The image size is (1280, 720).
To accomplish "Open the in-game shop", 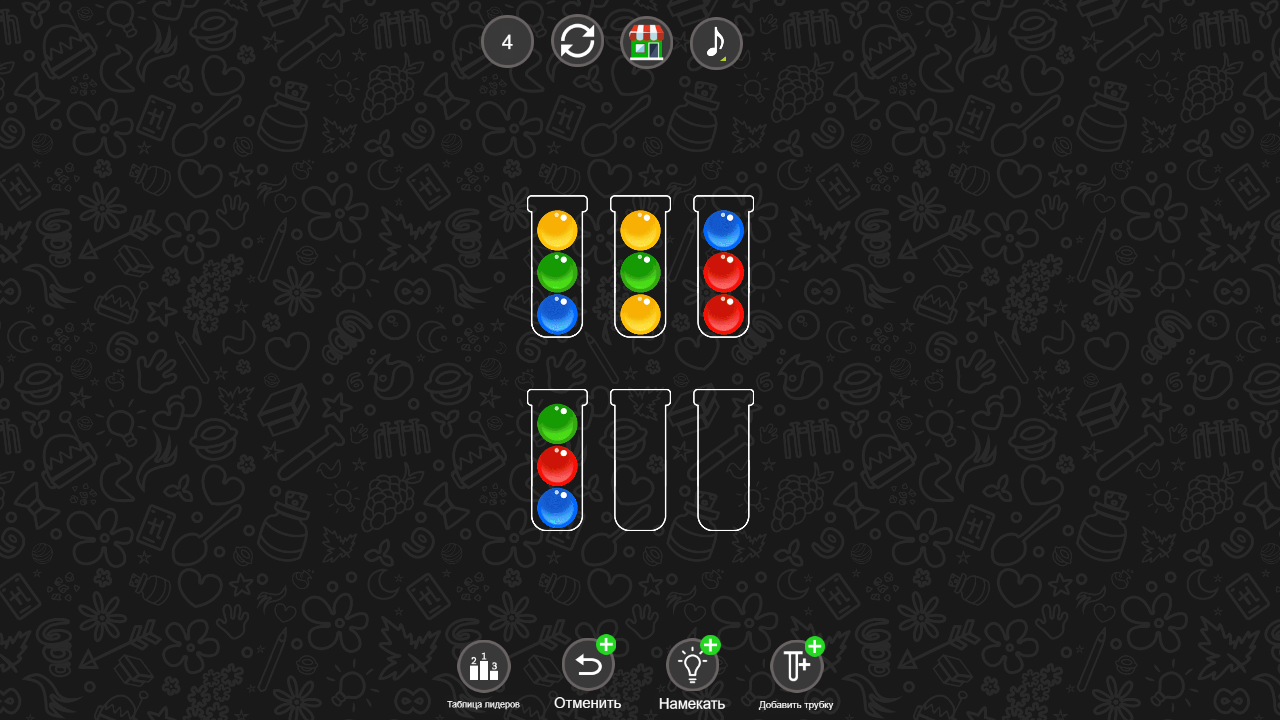I will tap(645, 42).
